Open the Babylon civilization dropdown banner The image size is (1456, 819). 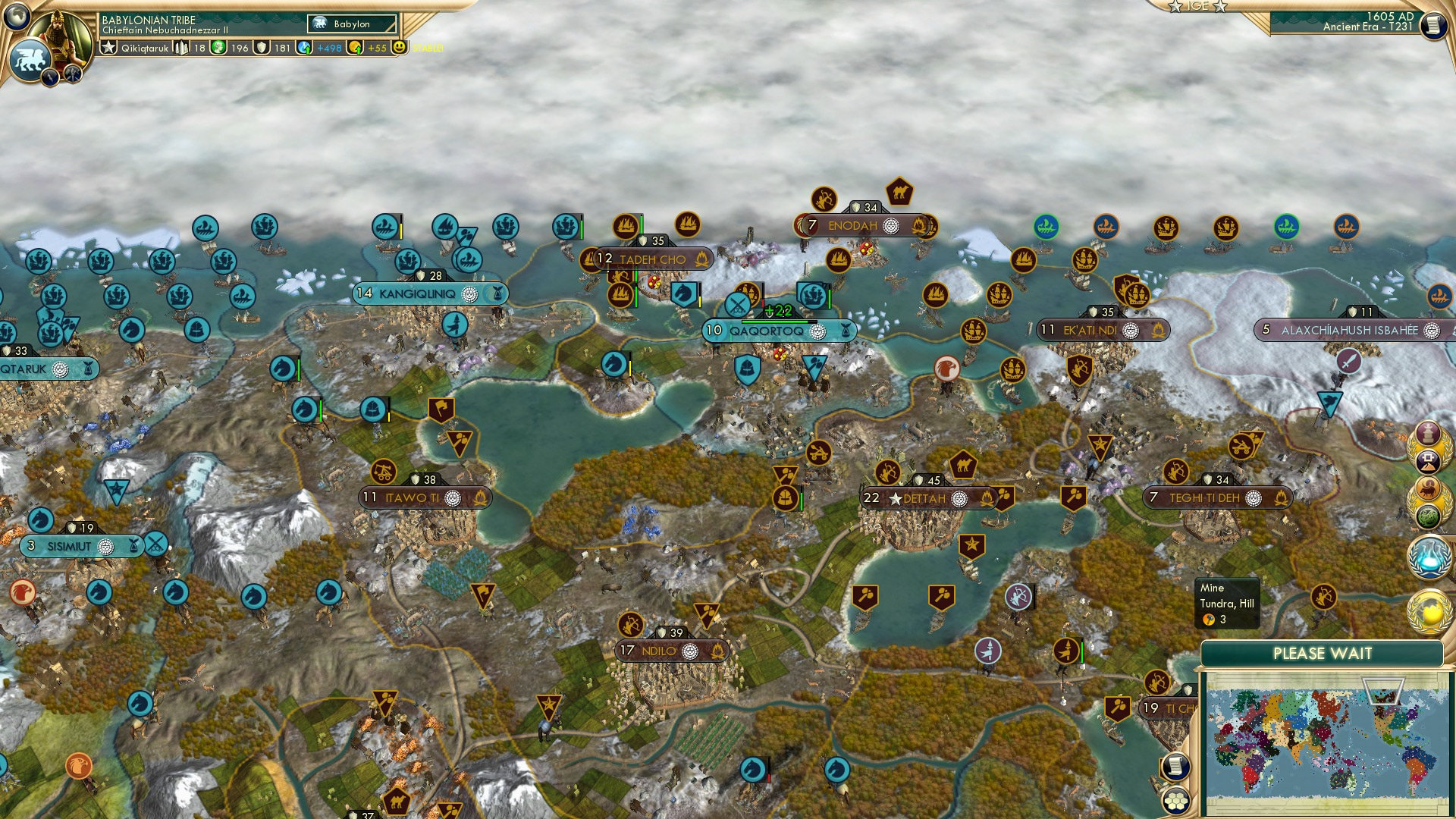pos(350,24)
